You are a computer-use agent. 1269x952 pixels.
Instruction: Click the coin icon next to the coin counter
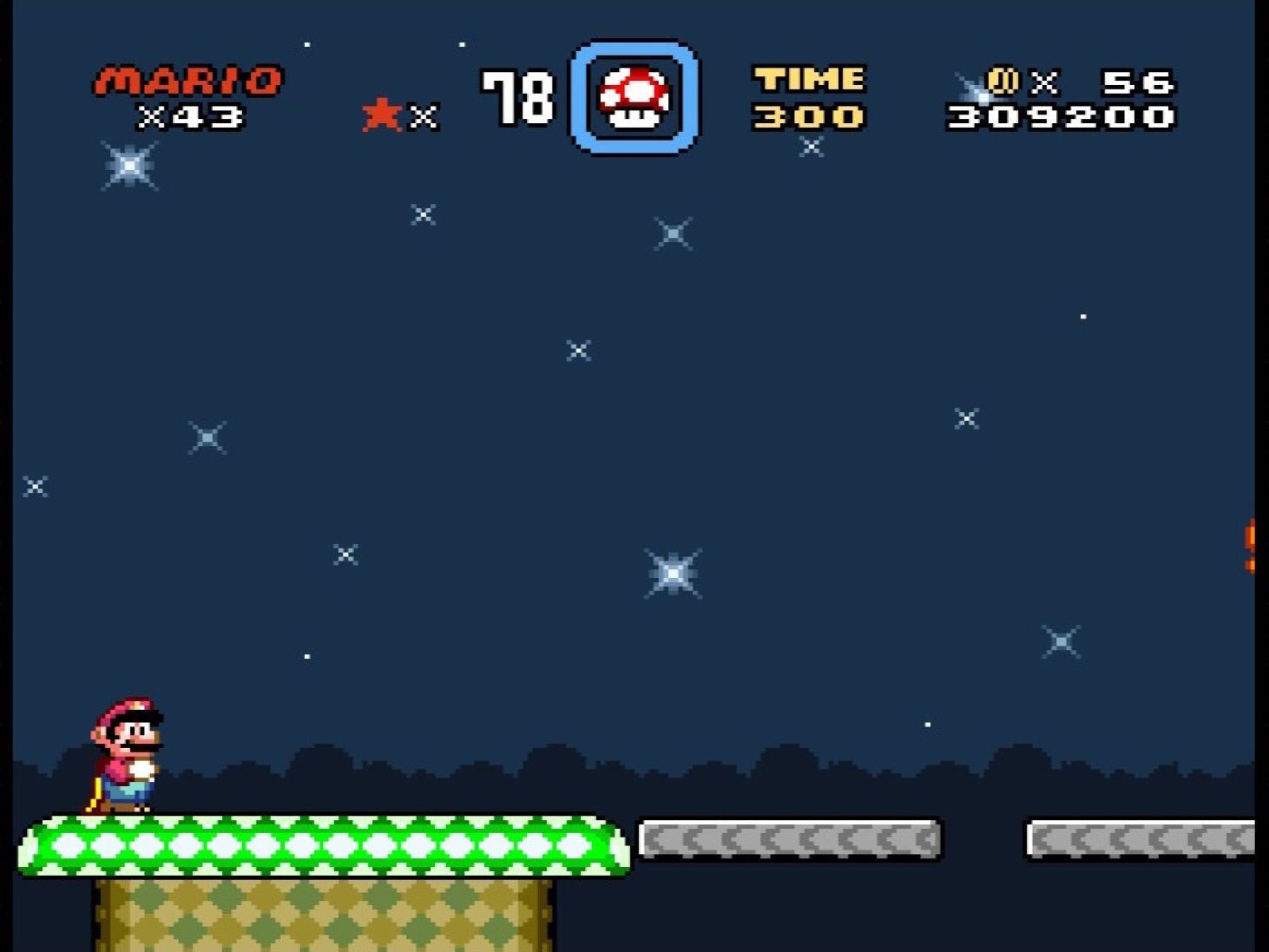point(1005,80)
